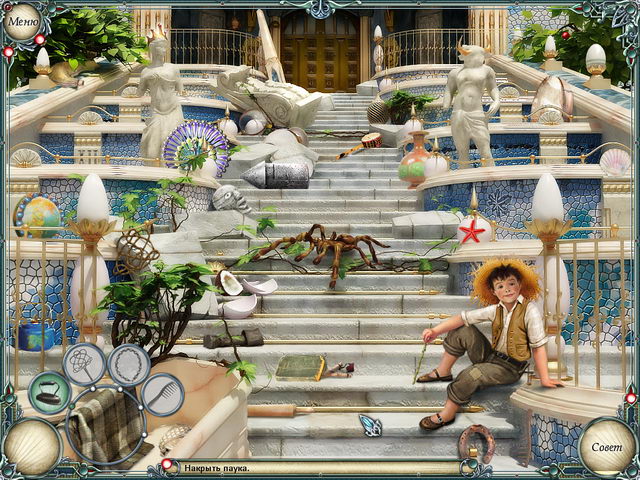The height and width of the screenshot is (480, 640).
Task: Pick the carpet beater silhouette icon
Action: (82, 364)
